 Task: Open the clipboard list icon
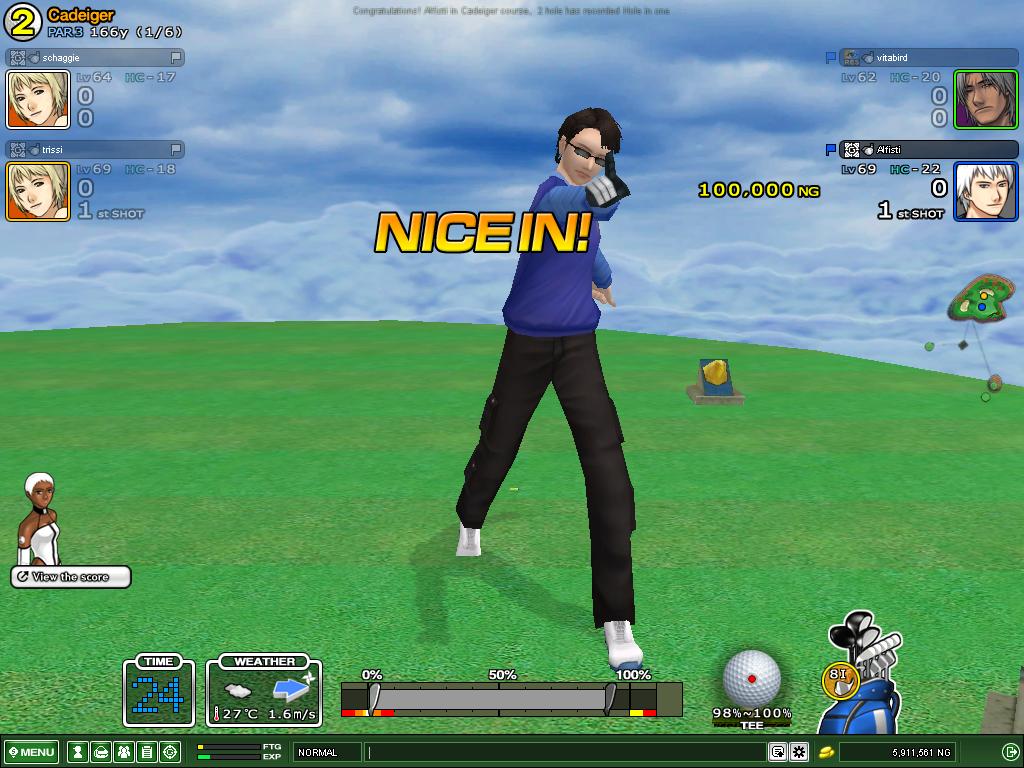(146, 752)
